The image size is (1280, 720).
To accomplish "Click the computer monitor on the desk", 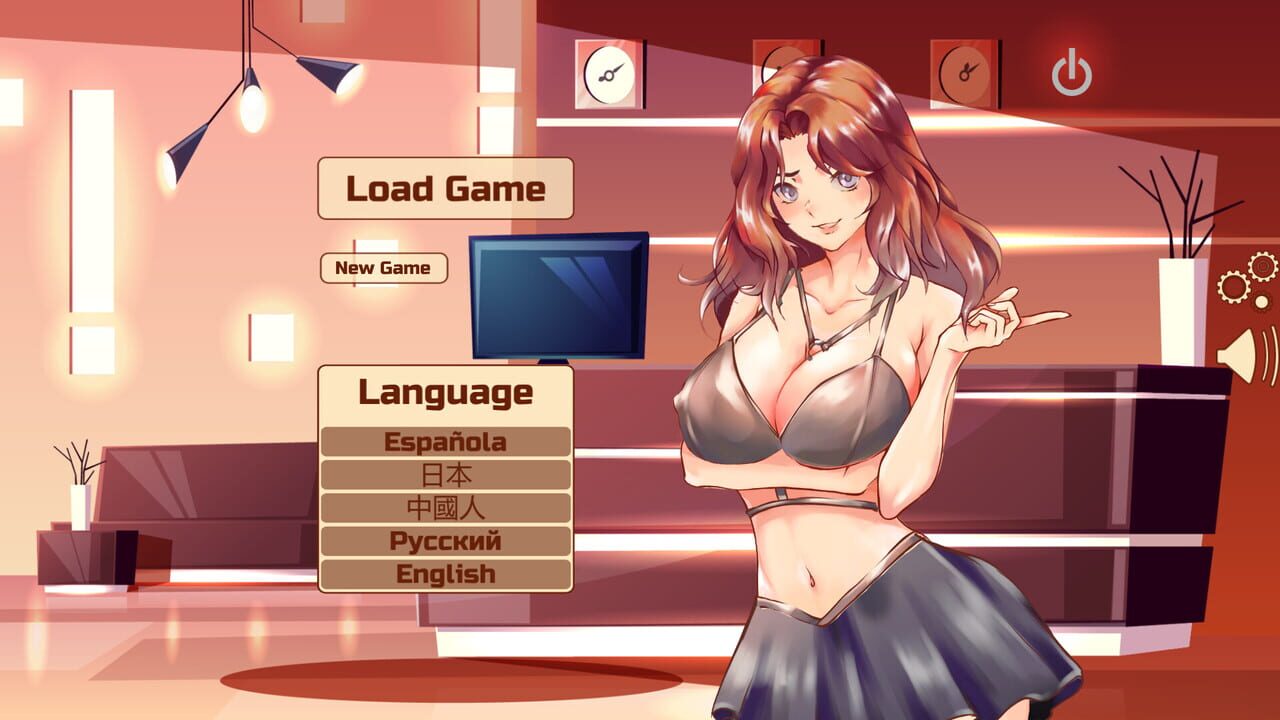I will point(560,295).
